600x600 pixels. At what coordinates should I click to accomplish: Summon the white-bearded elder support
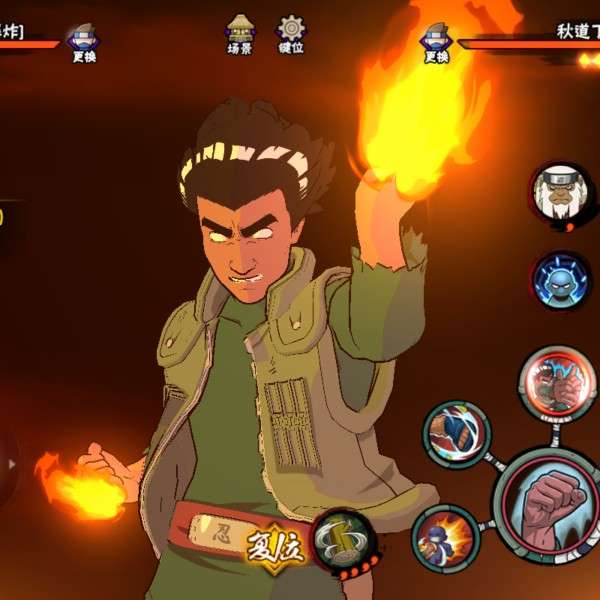(x=559, y=195)
